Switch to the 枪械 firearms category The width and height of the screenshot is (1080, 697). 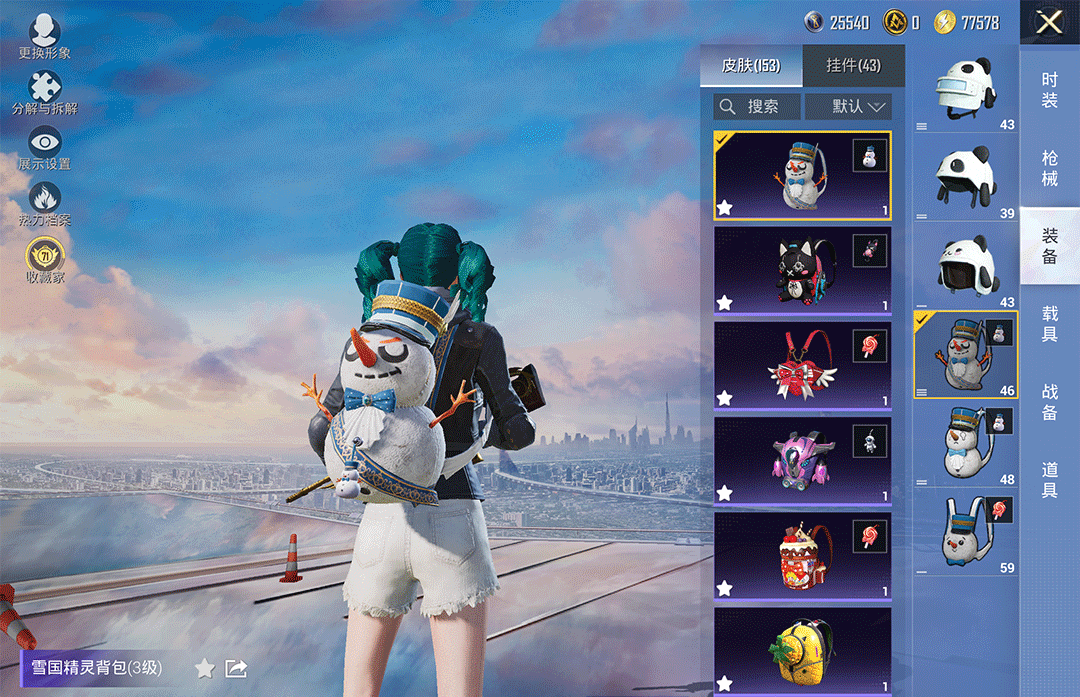[1049, 168]
